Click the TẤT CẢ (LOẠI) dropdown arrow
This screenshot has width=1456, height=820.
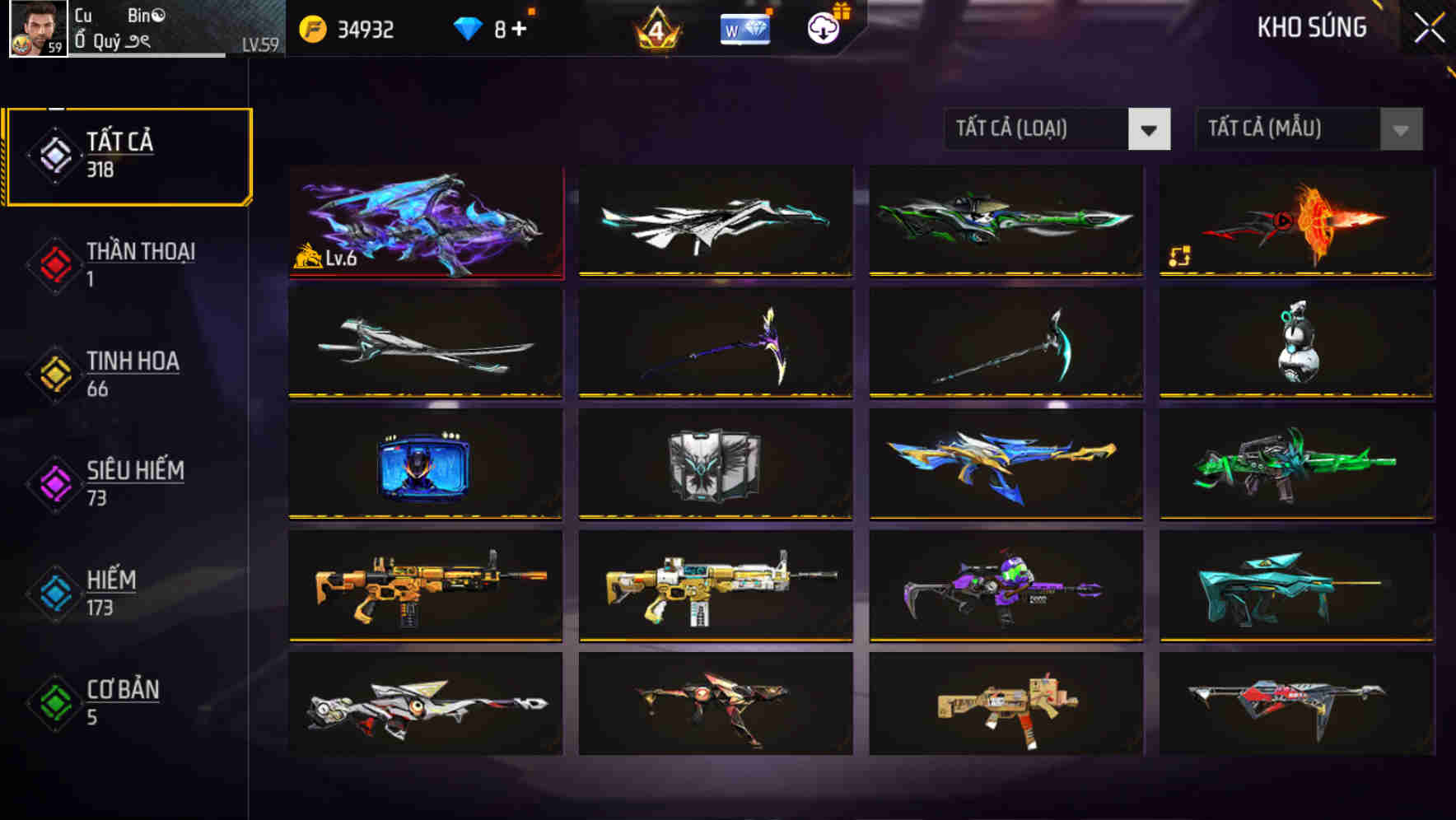[x=1148, y=129]
